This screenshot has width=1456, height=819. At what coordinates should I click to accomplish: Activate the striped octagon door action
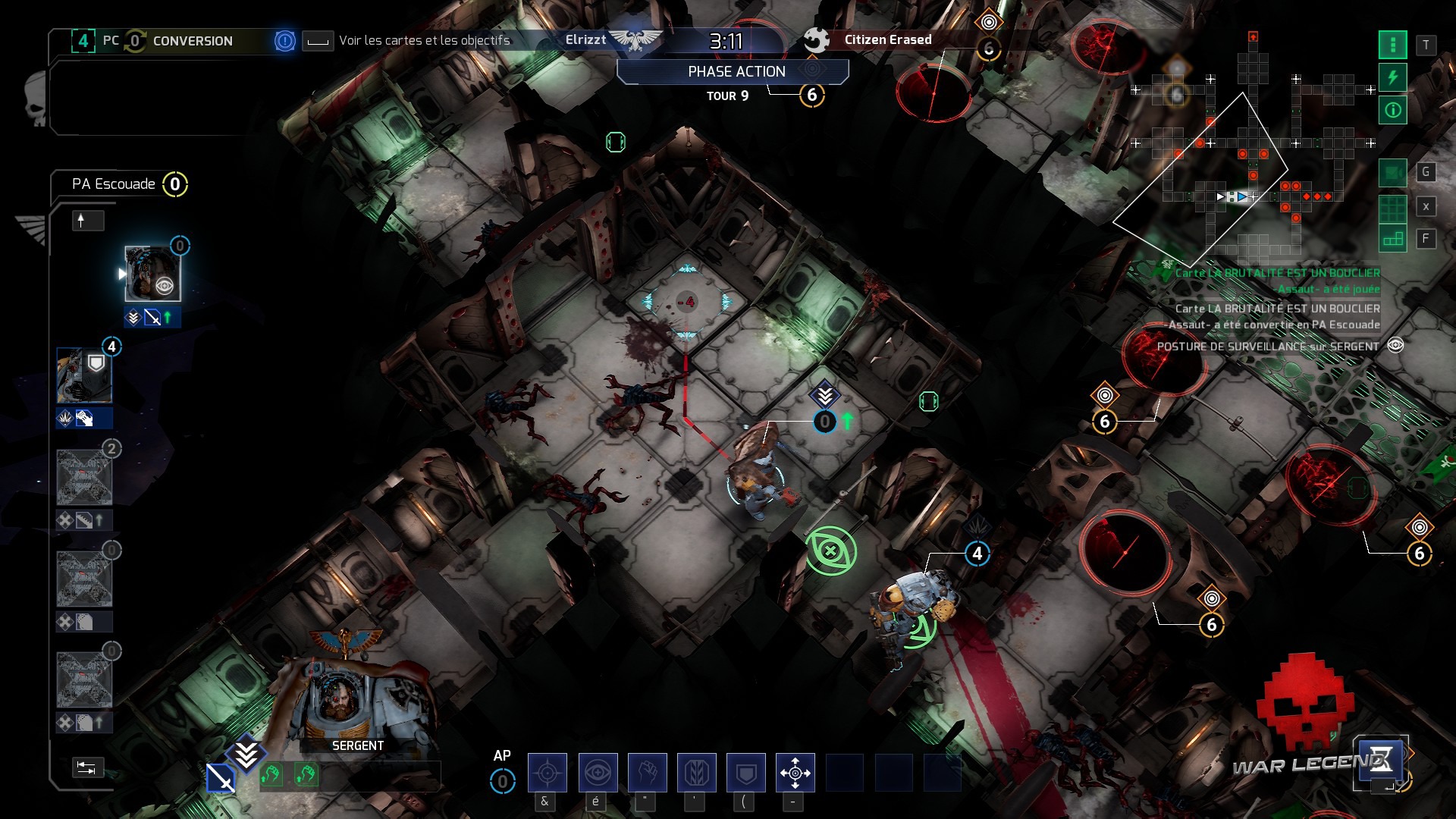(696, 773)
